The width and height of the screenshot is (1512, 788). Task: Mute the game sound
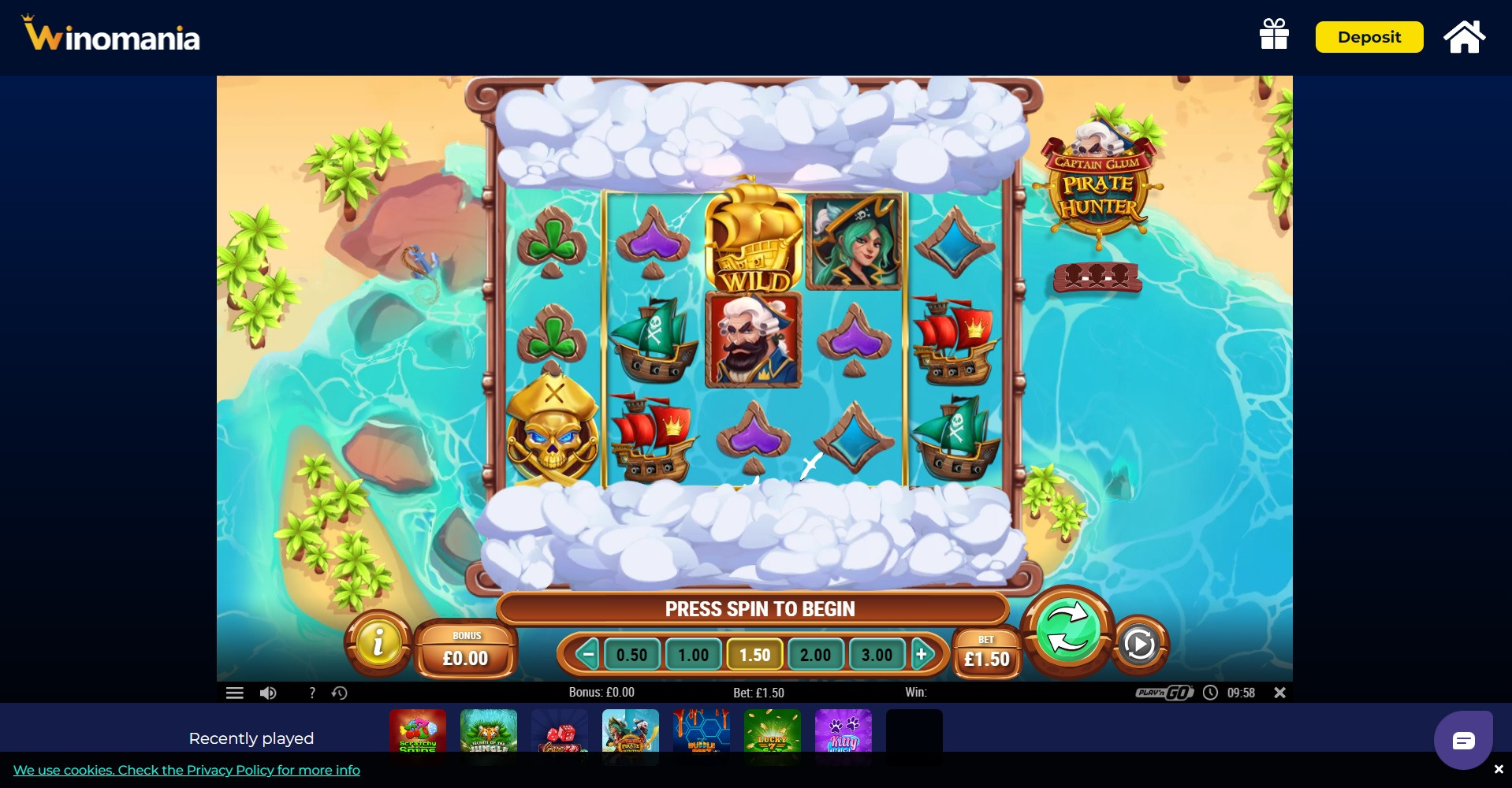268,692
